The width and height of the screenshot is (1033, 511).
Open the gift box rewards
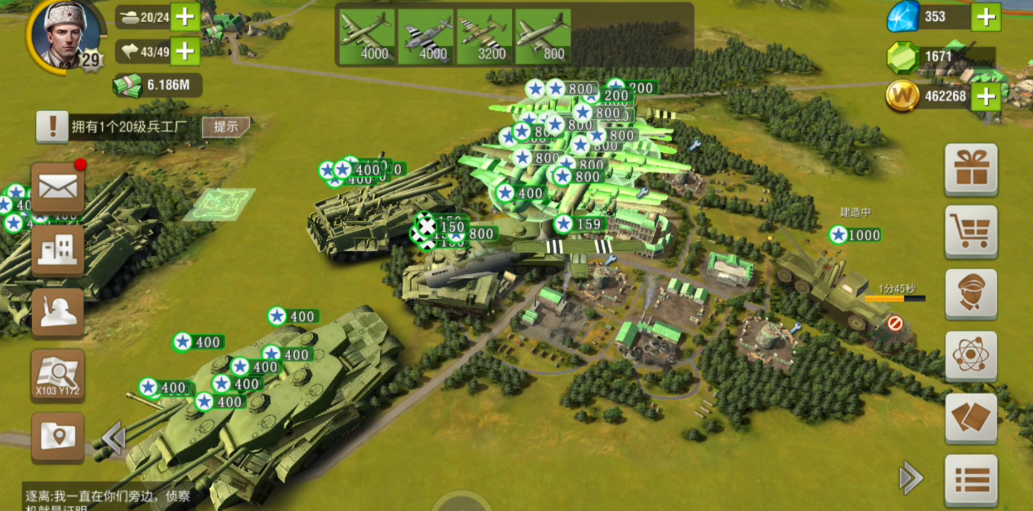pos(971,168)
